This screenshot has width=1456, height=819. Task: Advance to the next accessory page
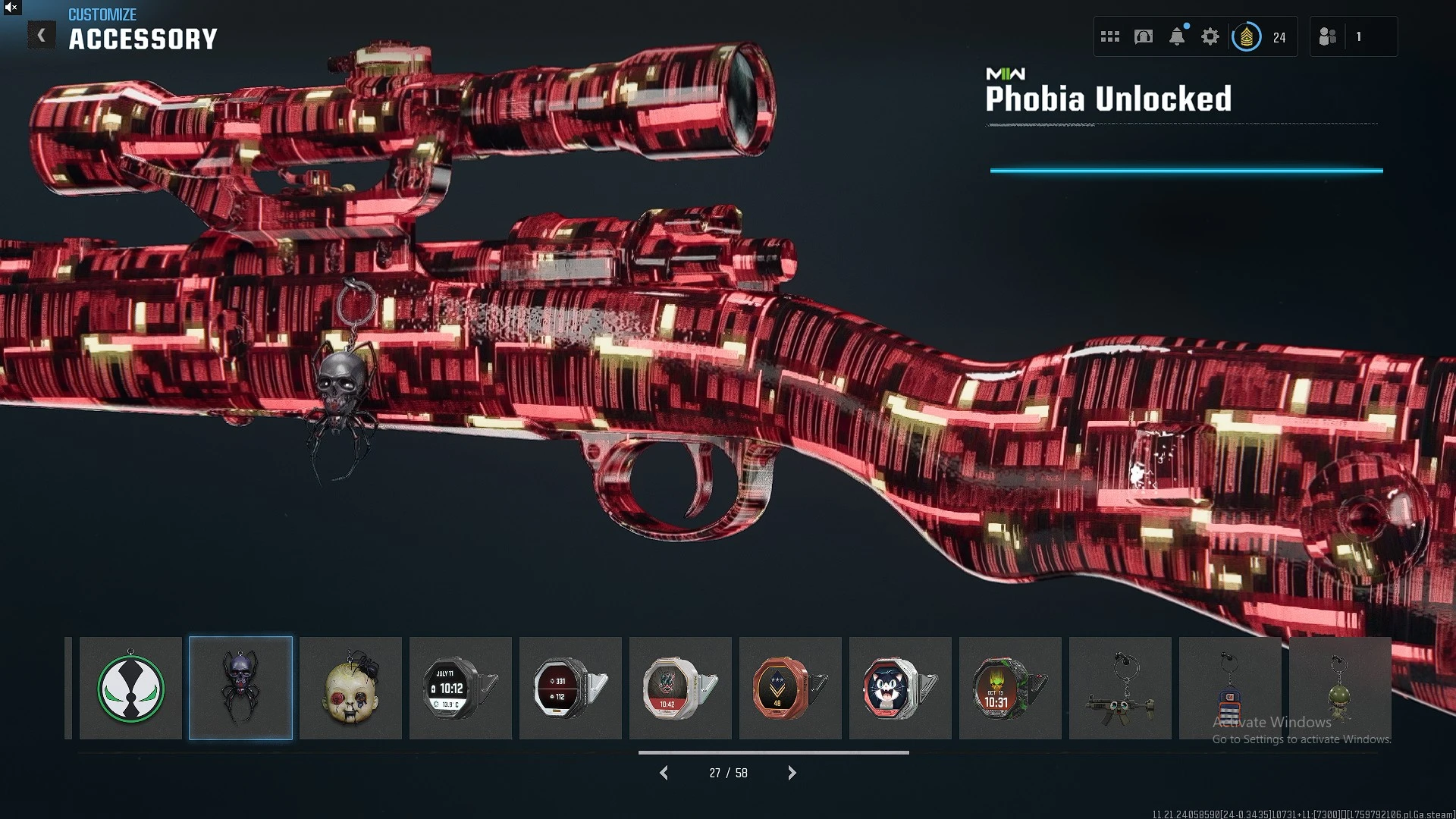792,773
